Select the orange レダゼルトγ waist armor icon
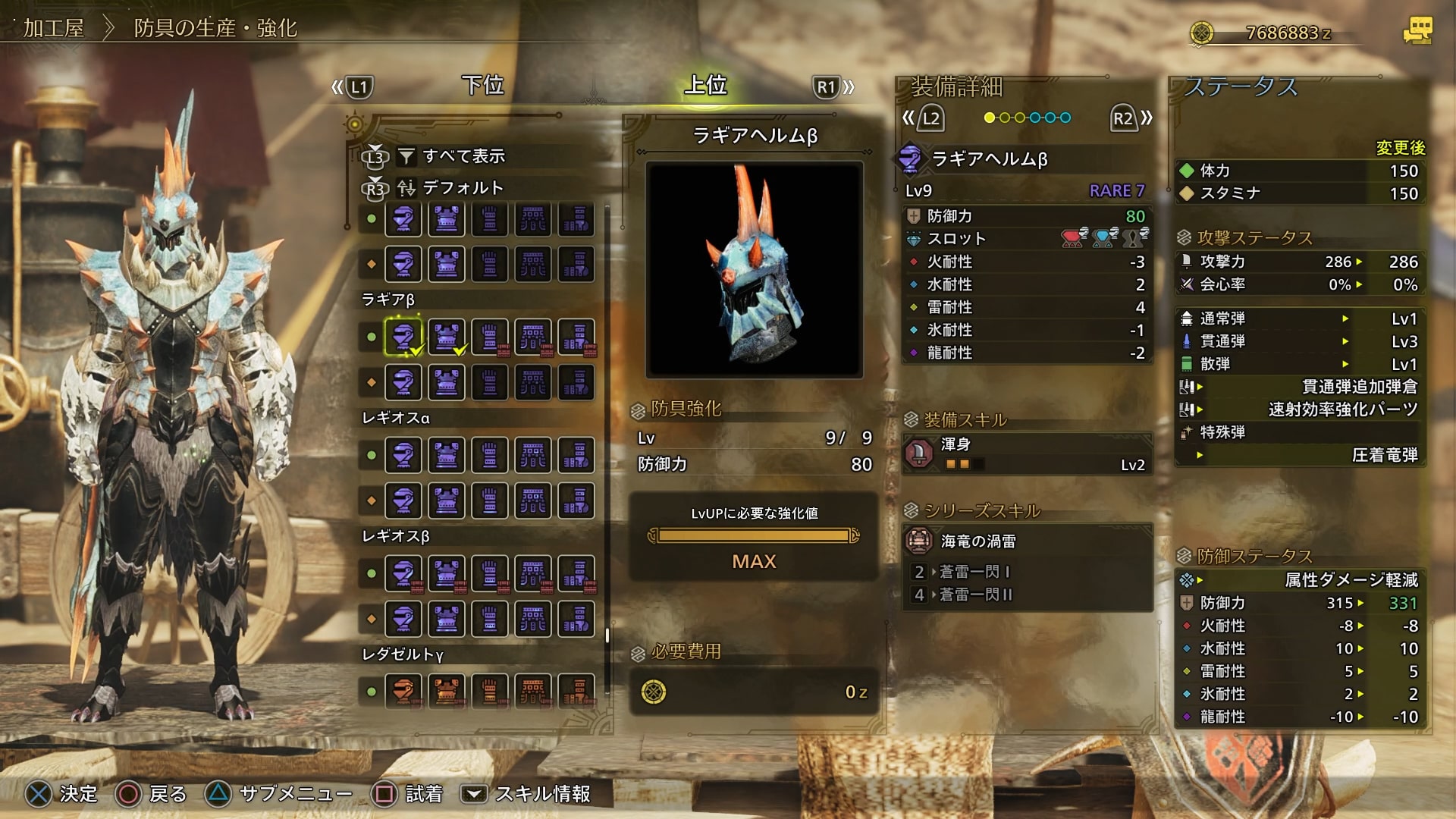 coord(533,691)
